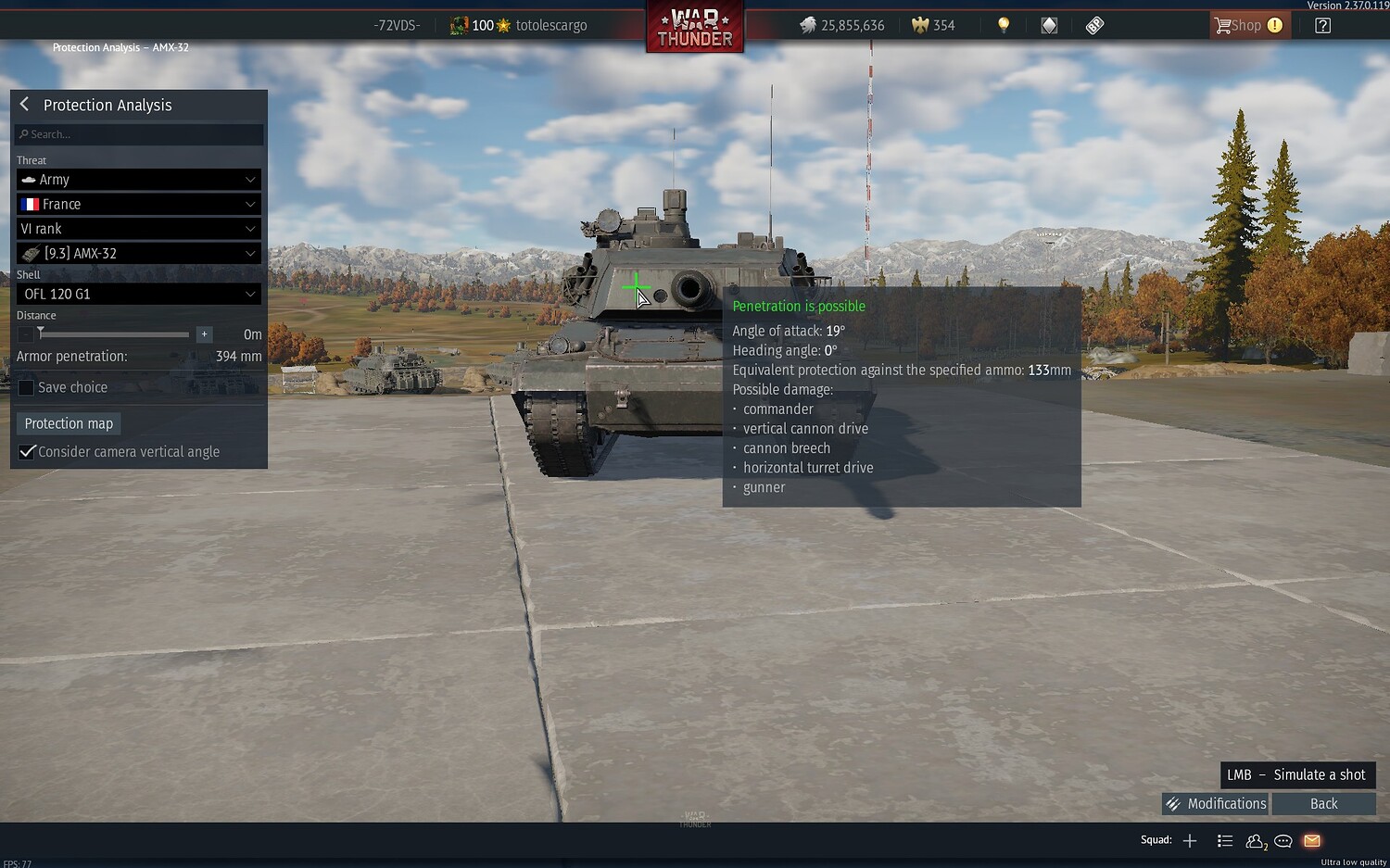Screen dimensions: 1390x868
Task: Toggle the Distance checkbox next to the slider
Action: point(25,333)
